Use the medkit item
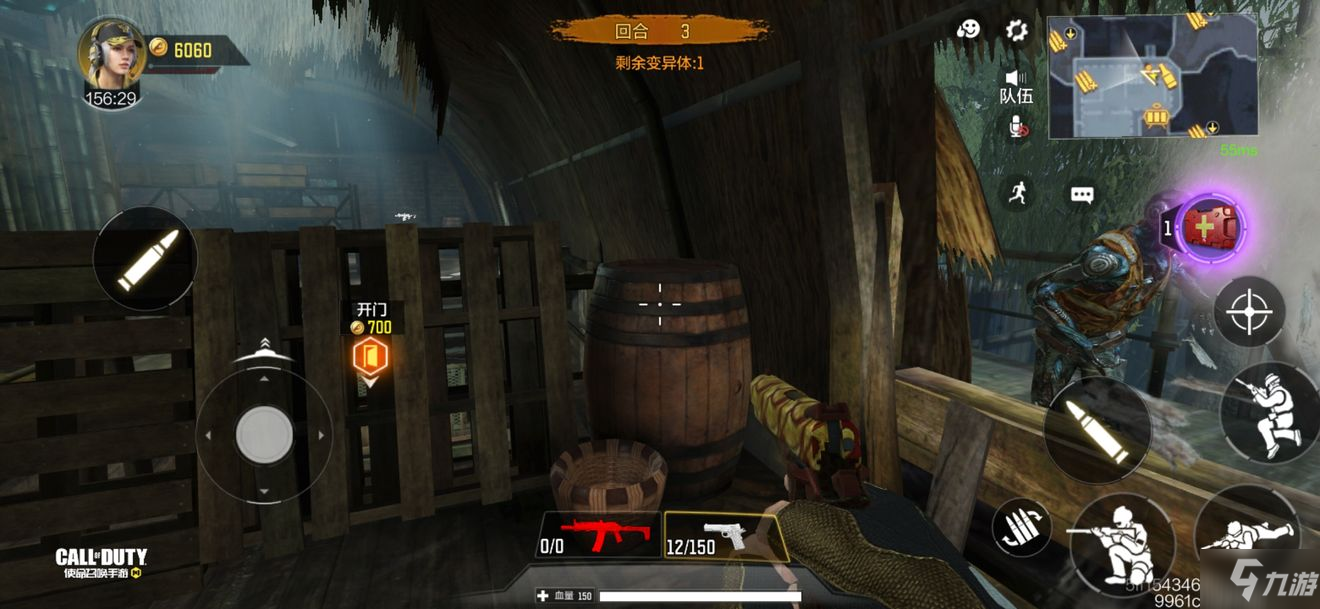The width and height of the screenshot is (1320, 609). coord(1211,228)
